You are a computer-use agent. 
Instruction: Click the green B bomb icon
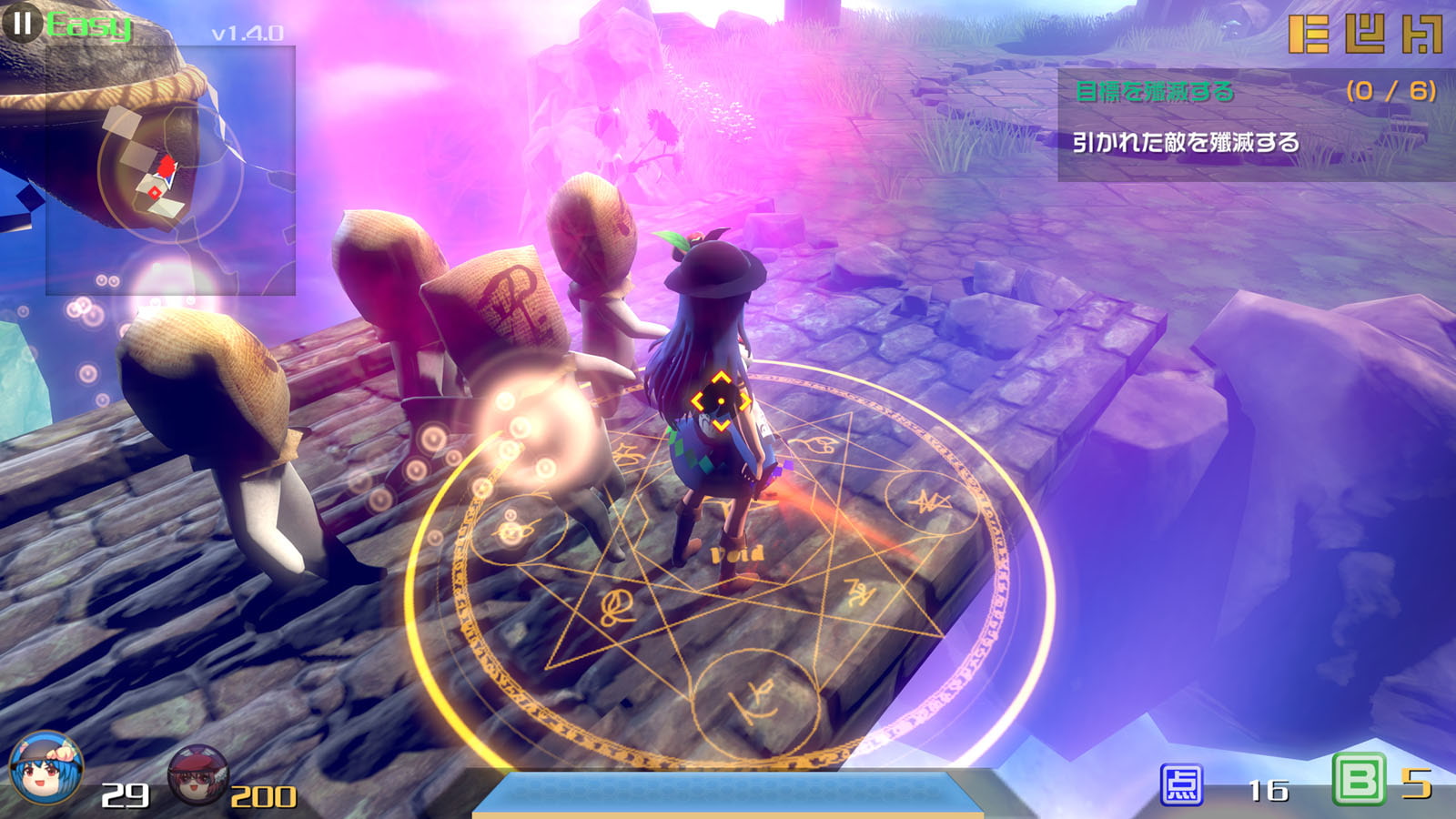(1358, 780)
